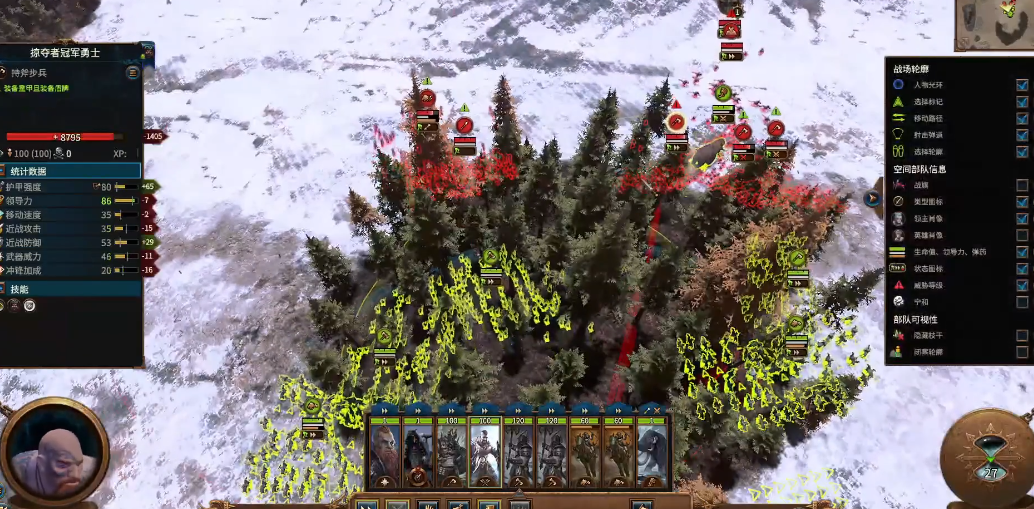
Task: Untick the 移动路径 checkbox
Action: [x=1021, y=118]
